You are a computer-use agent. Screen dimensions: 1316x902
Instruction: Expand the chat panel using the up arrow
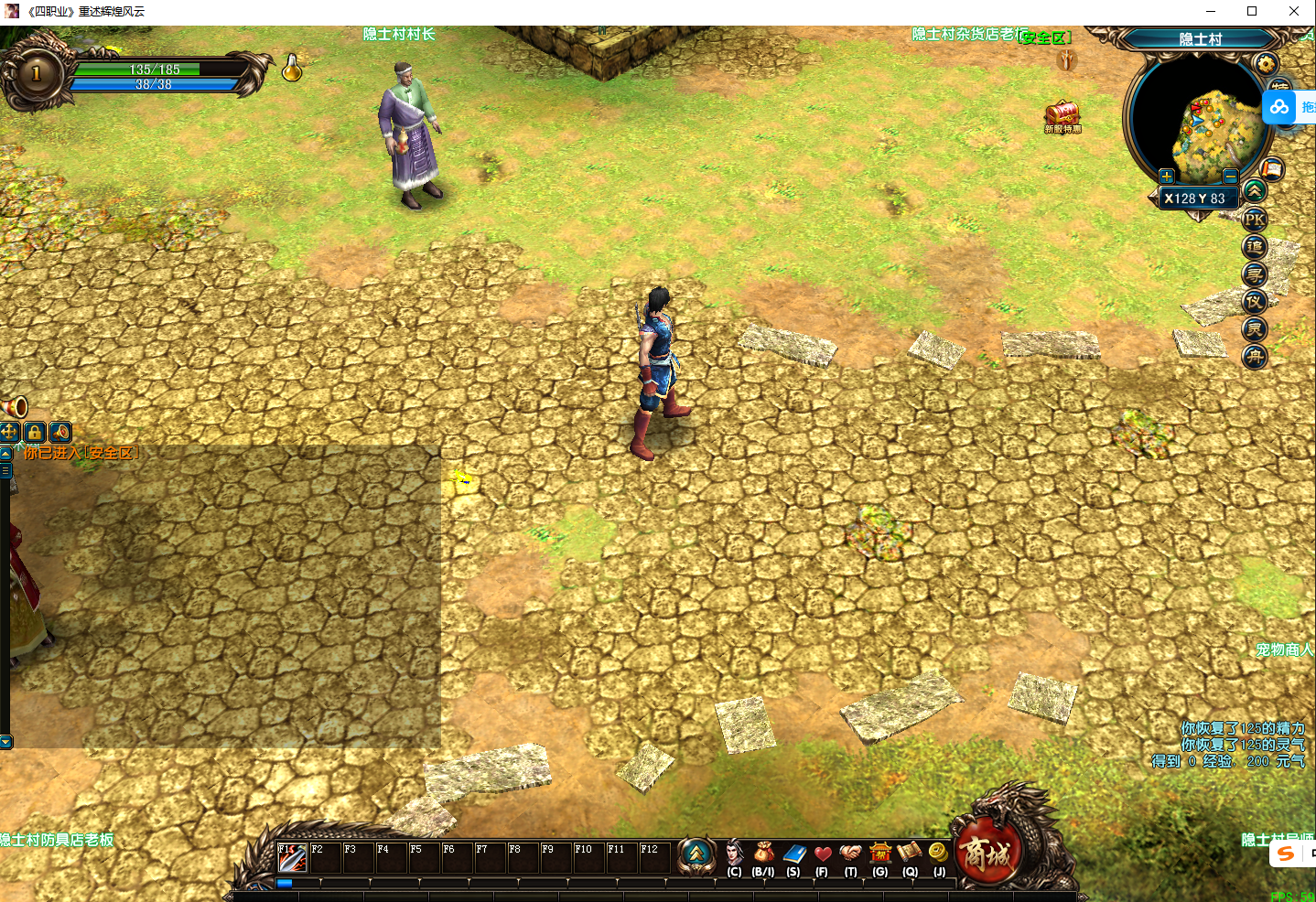5,453
